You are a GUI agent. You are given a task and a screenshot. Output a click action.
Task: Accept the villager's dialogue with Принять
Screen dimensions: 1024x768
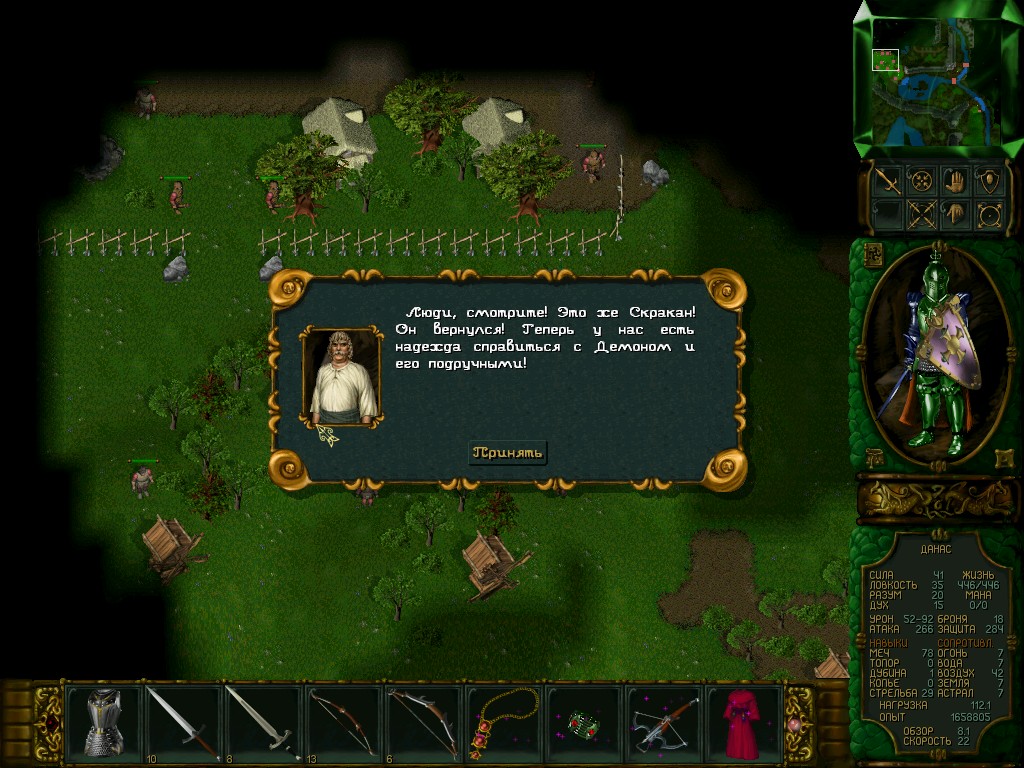(x=509, y=452)
